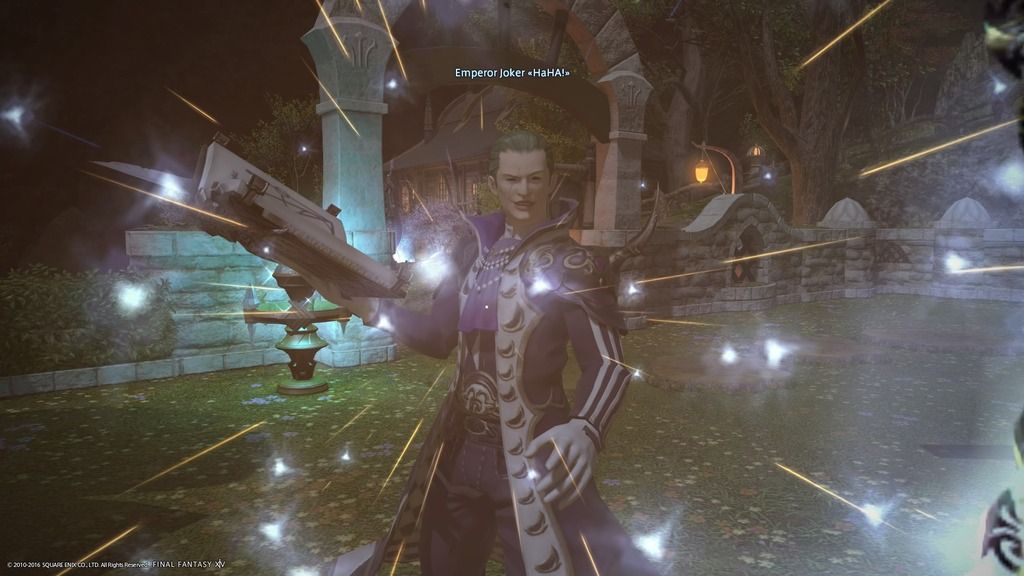Viewport: 1024px width, 576px height.
Task: Select the Emperor Joker player nameplate
Action: click(x=518, y=73)
